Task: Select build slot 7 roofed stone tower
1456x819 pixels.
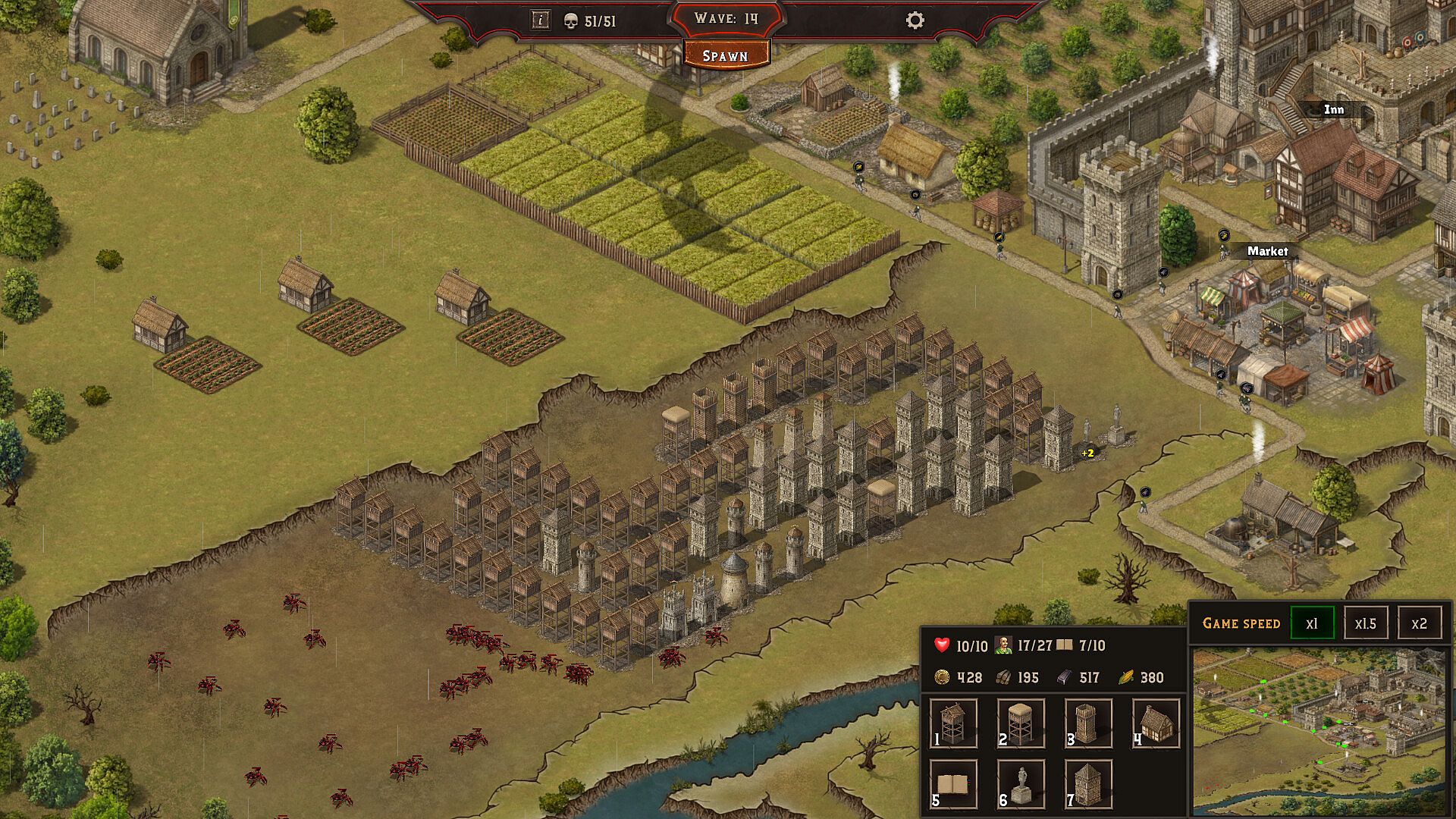Action: pos(1088,784)
